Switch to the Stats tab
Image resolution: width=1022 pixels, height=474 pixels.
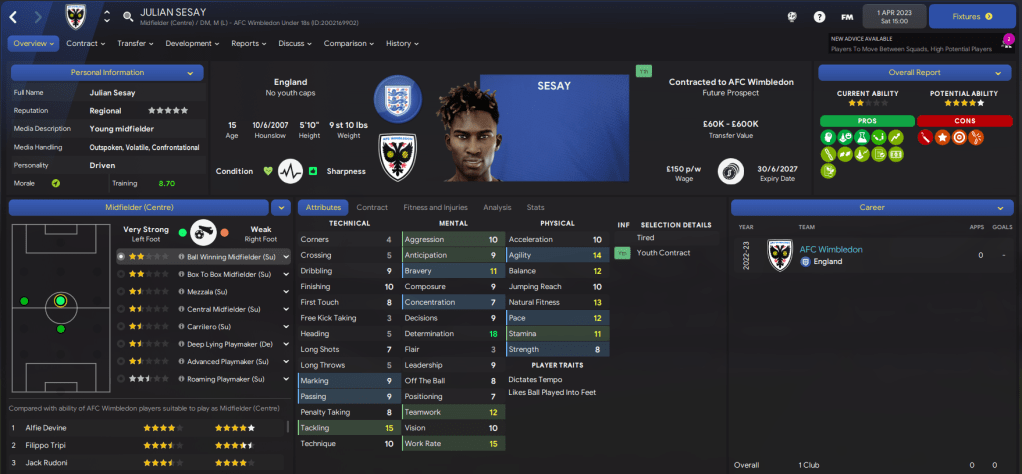coord(535,207)
